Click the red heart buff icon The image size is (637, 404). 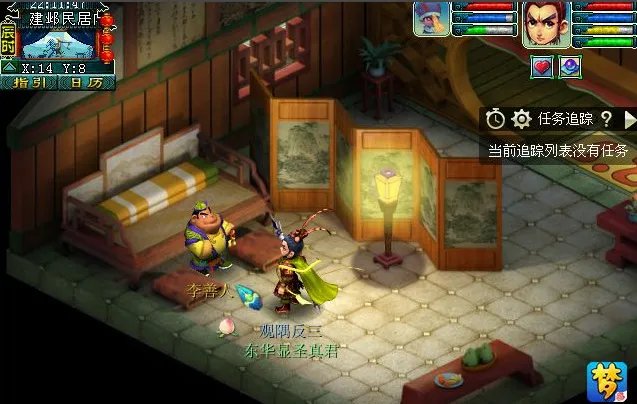(x=542, y=66)
